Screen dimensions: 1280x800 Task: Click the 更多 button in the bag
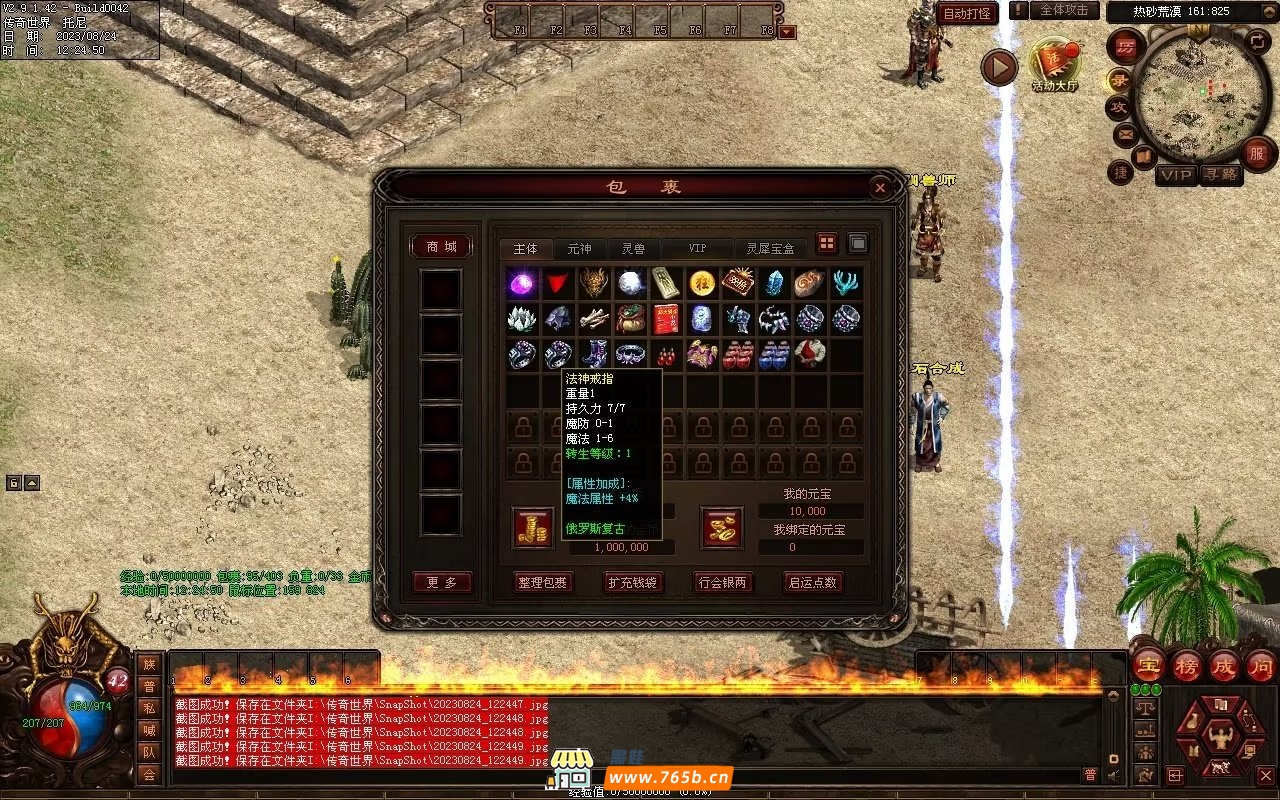click(x=441, y=582)
